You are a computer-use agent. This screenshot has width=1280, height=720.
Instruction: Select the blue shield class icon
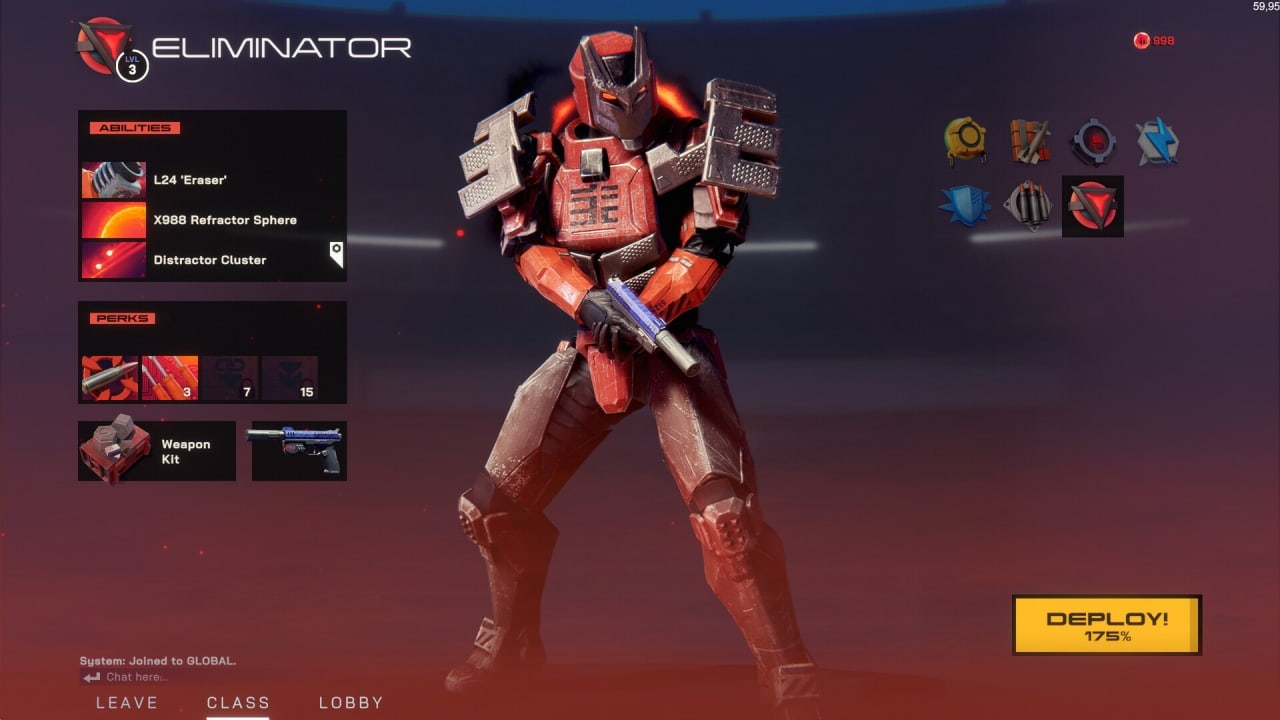coord(964,205)
